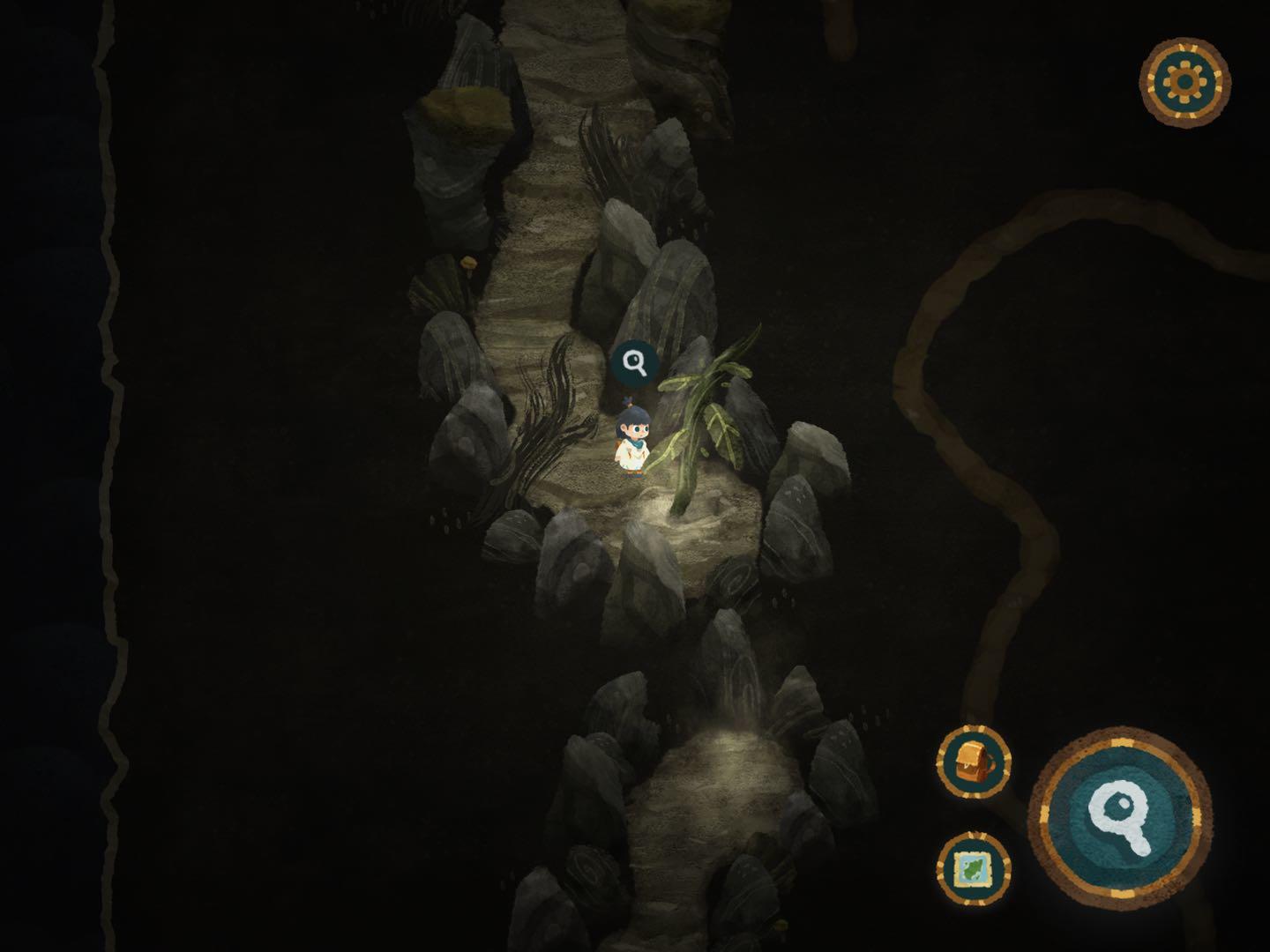This screenshot has width=1270, height=952.
Task: Click the small magnifier prompt above the character
Action: pos(634,362)
